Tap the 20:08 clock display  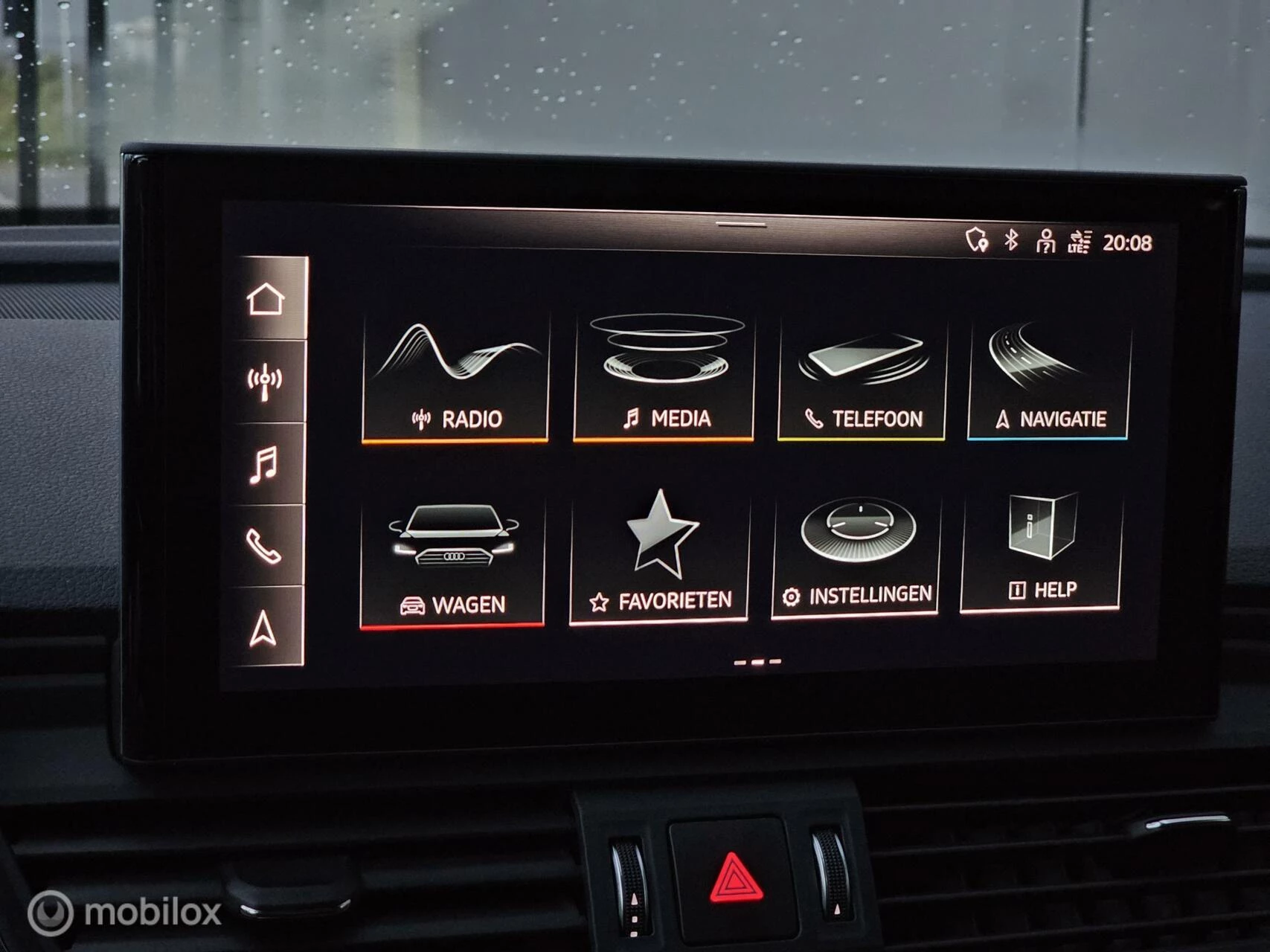tap(1128, 241)
